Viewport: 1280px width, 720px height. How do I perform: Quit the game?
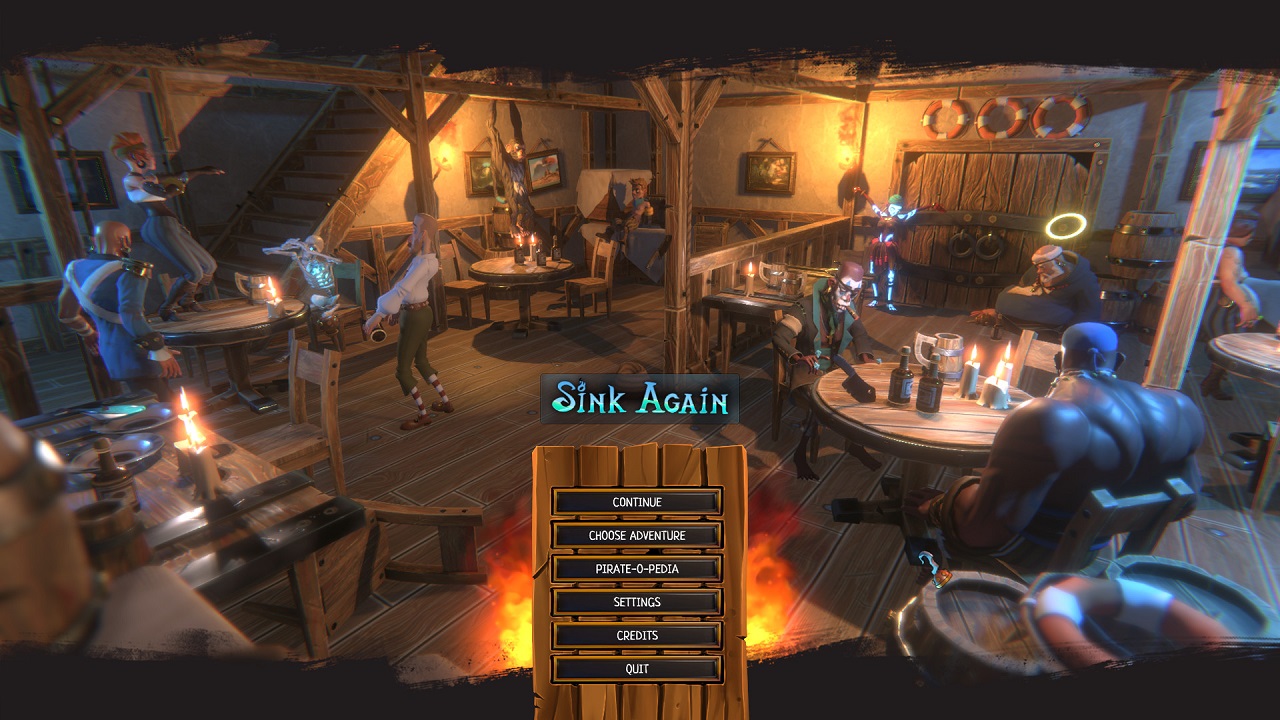pyautogui.click(x=637, y=669)
